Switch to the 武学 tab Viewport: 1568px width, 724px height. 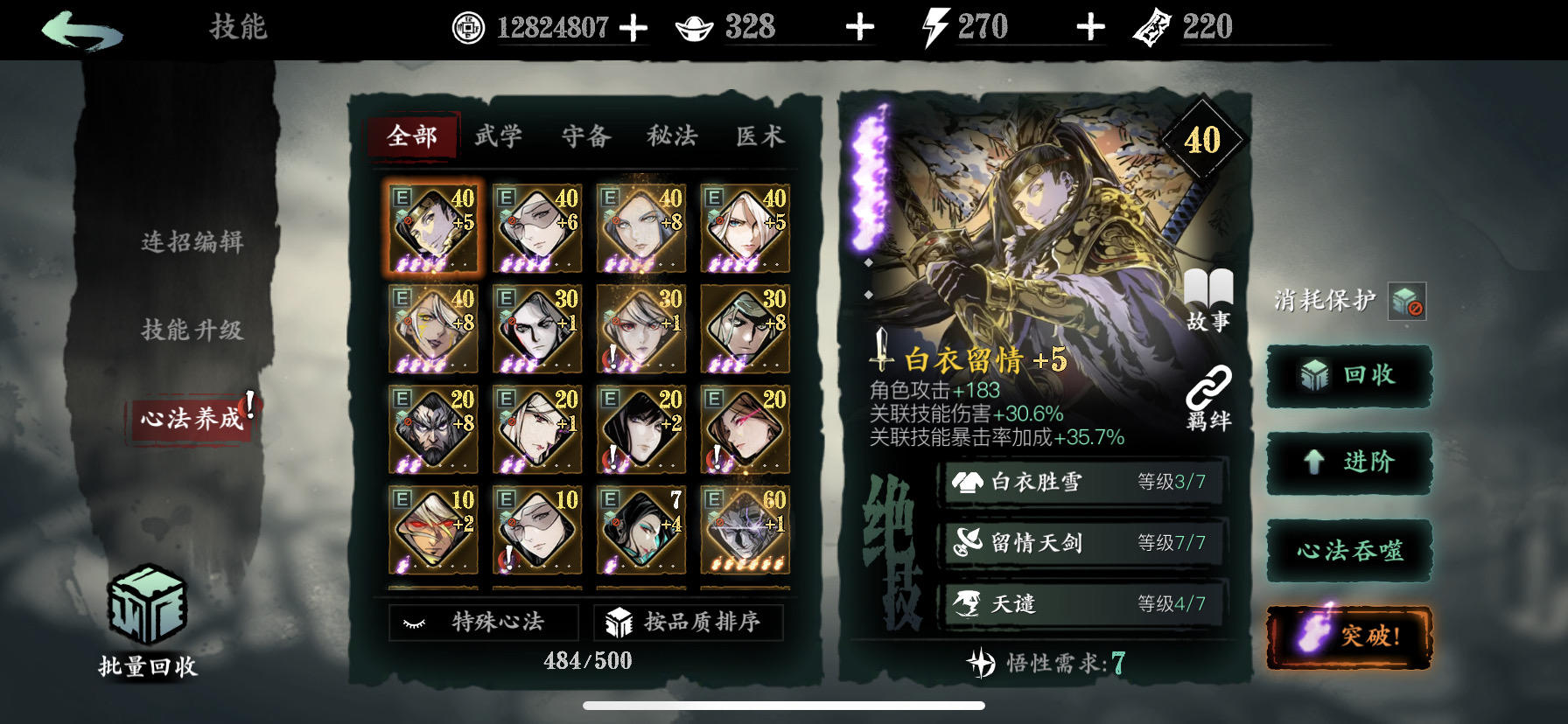click(x=497, y=137)
